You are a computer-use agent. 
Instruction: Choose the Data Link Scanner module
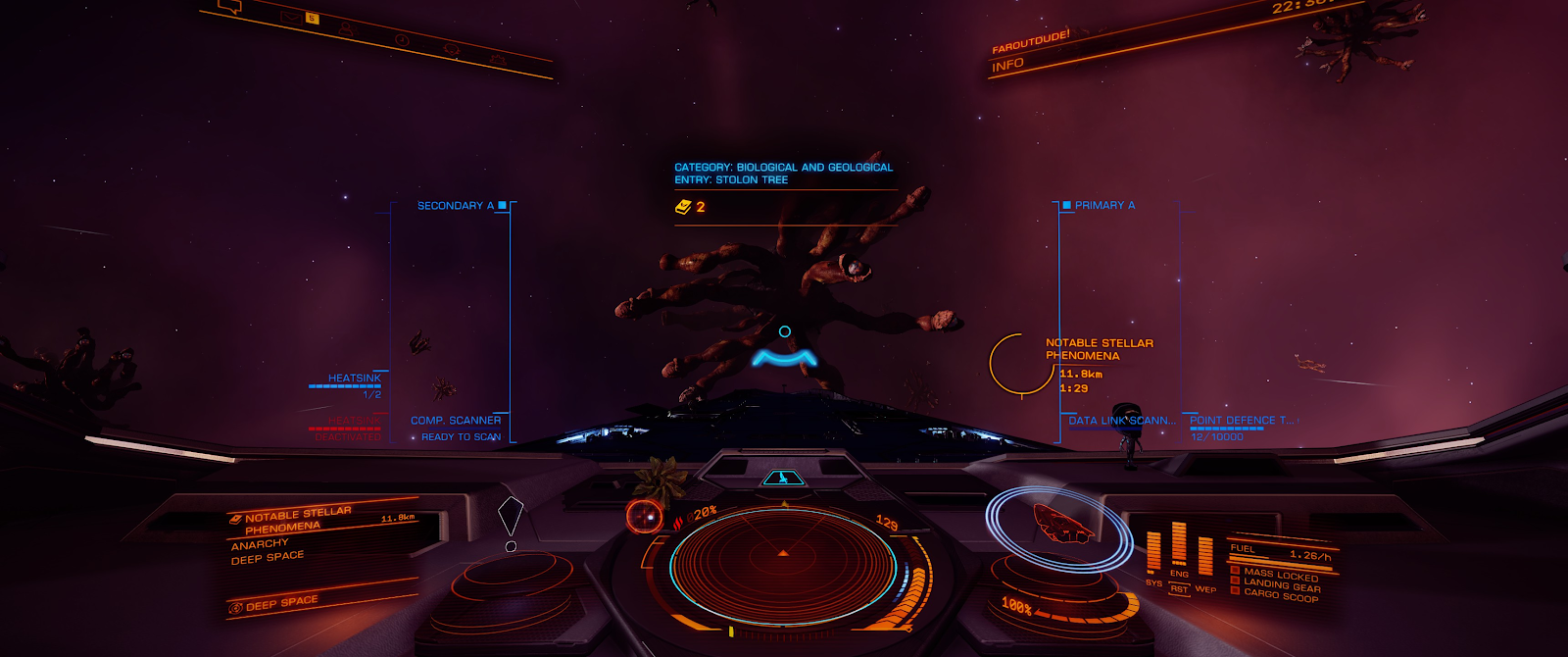click(x=1120, y=421)
